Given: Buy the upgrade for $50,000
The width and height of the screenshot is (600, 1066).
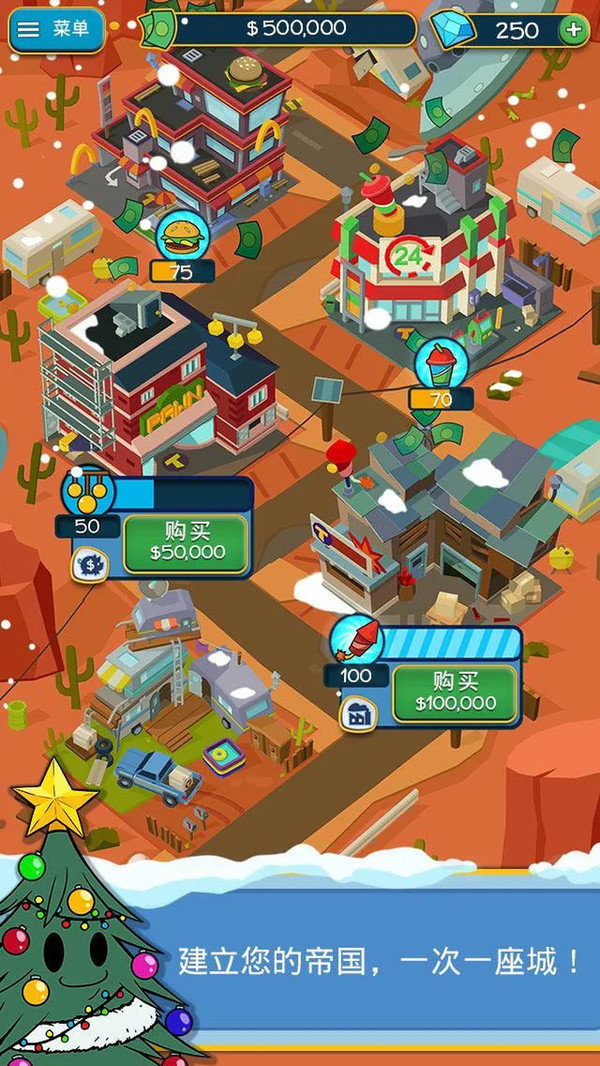Looking at the screenshot, I should (185, 543).
